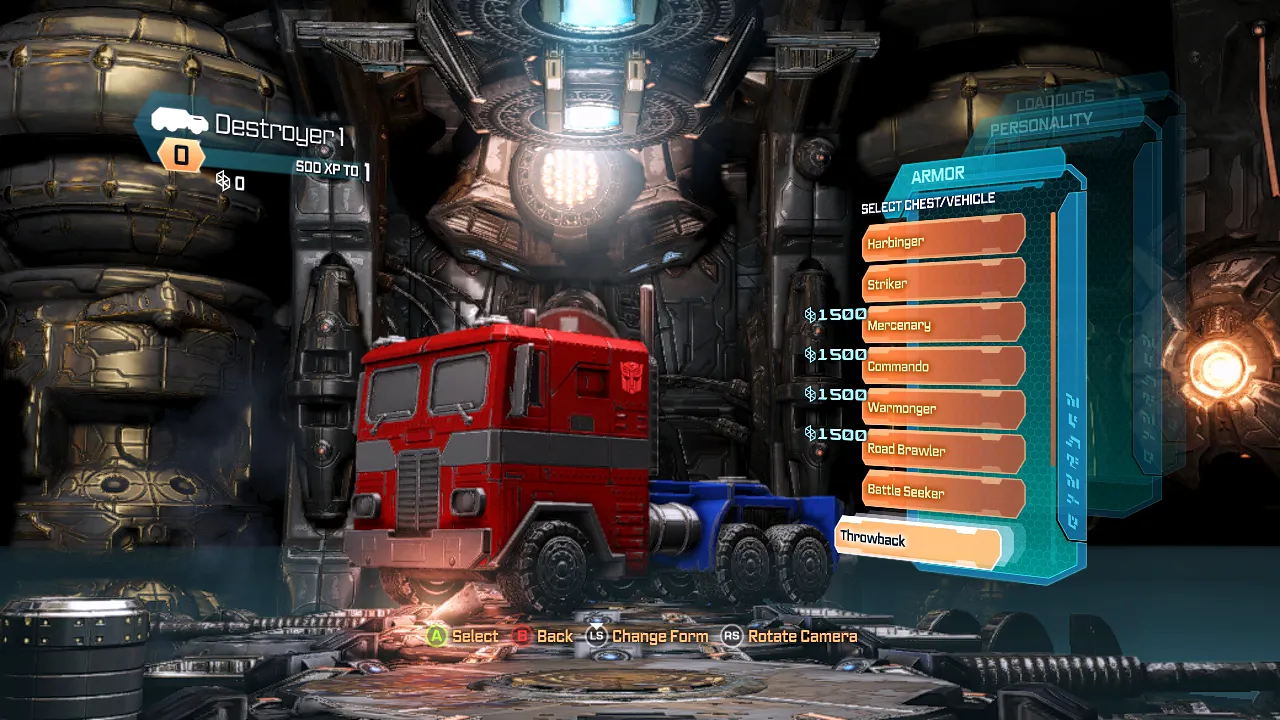Select the Harbinger chest armor
The height and width of the screenshot is (720, 1280).
[942, 240]
